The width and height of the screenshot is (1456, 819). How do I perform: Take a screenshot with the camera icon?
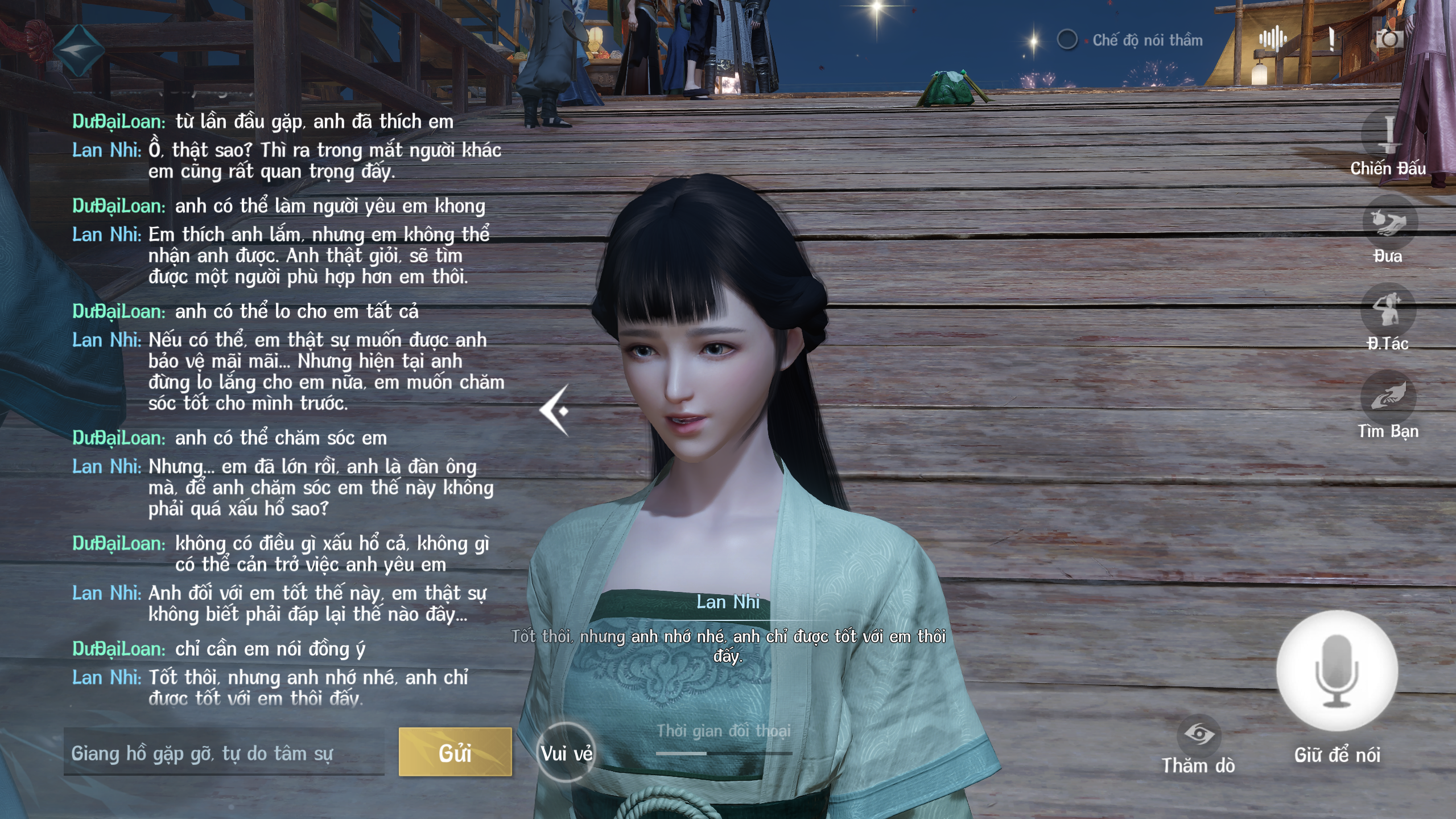point(1389,39)
